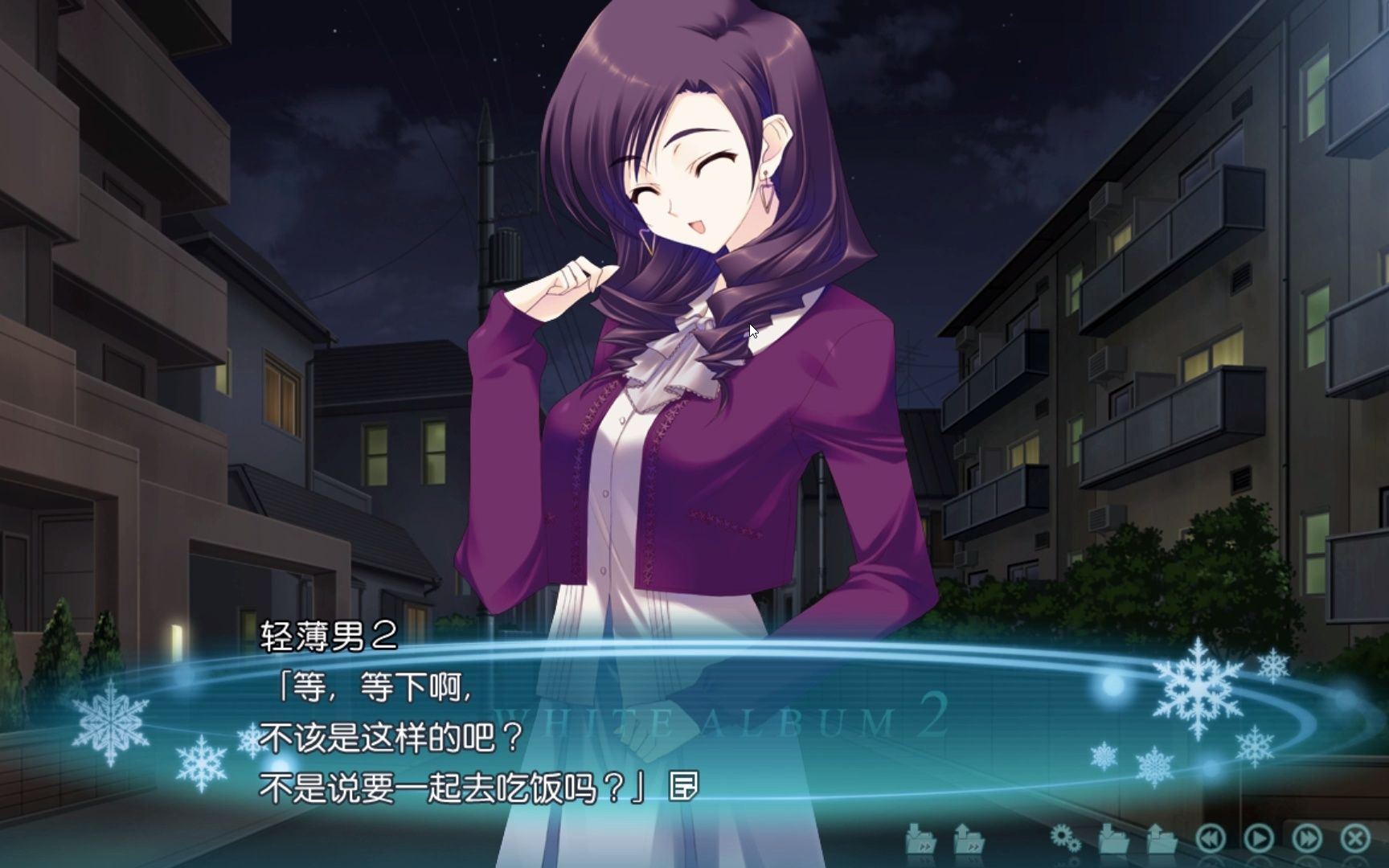Open the settings gear icon
Image resolution: width=1389 pixels, height=868 pixels.
[x=1066, y=839]
